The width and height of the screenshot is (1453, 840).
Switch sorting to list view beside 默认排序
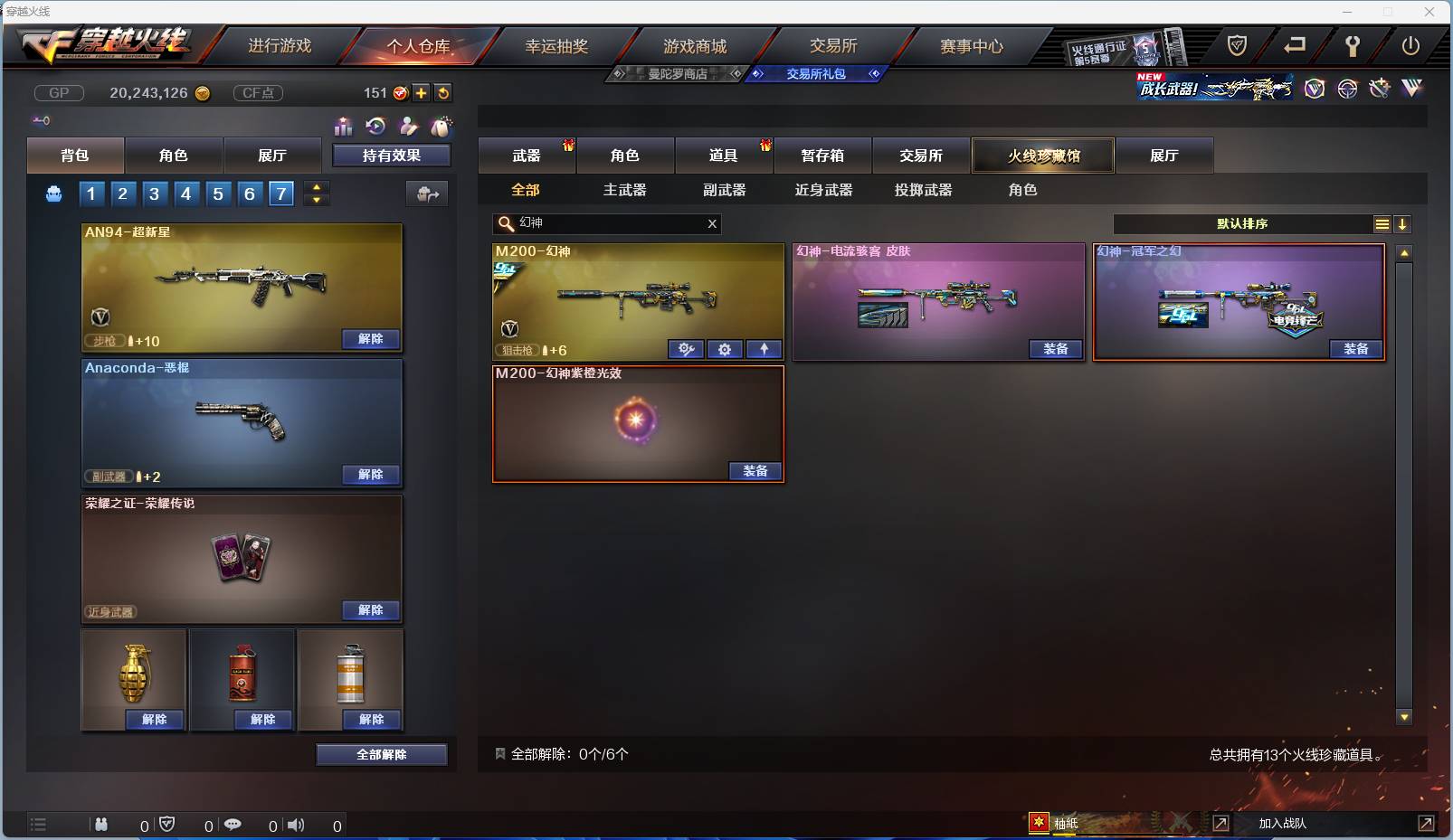point(1382,223)
